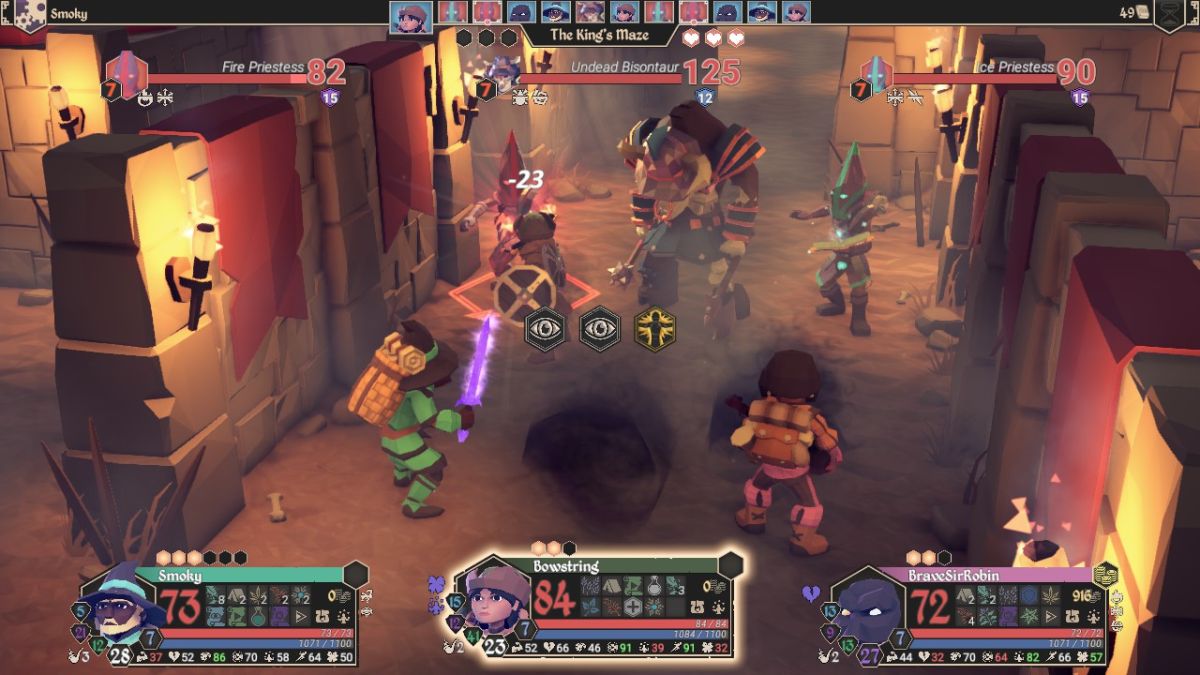Select the hemp leaf item in BraveSirRobin's inventory

pos(1049,596)
